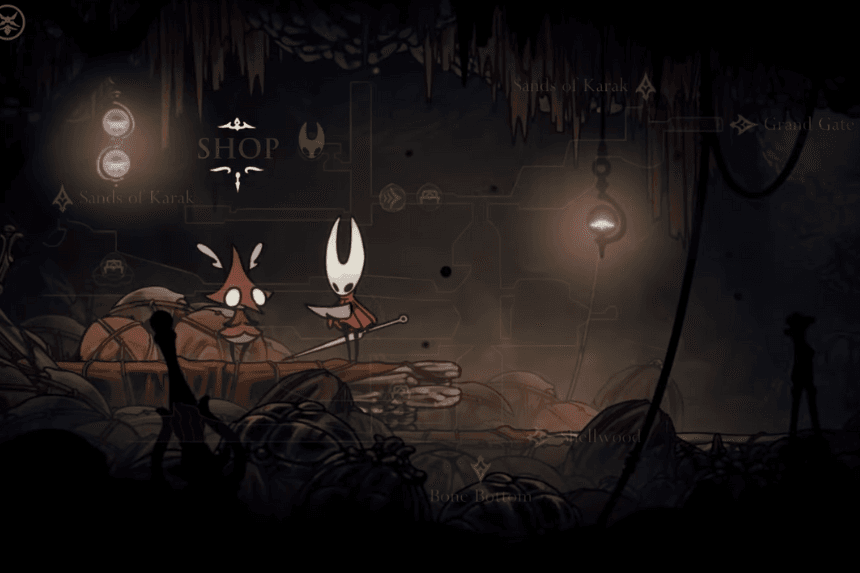The height and width of the screenshot is (573, 860).
Task: Click the SHOP label on the map
Action: point(238,149)
